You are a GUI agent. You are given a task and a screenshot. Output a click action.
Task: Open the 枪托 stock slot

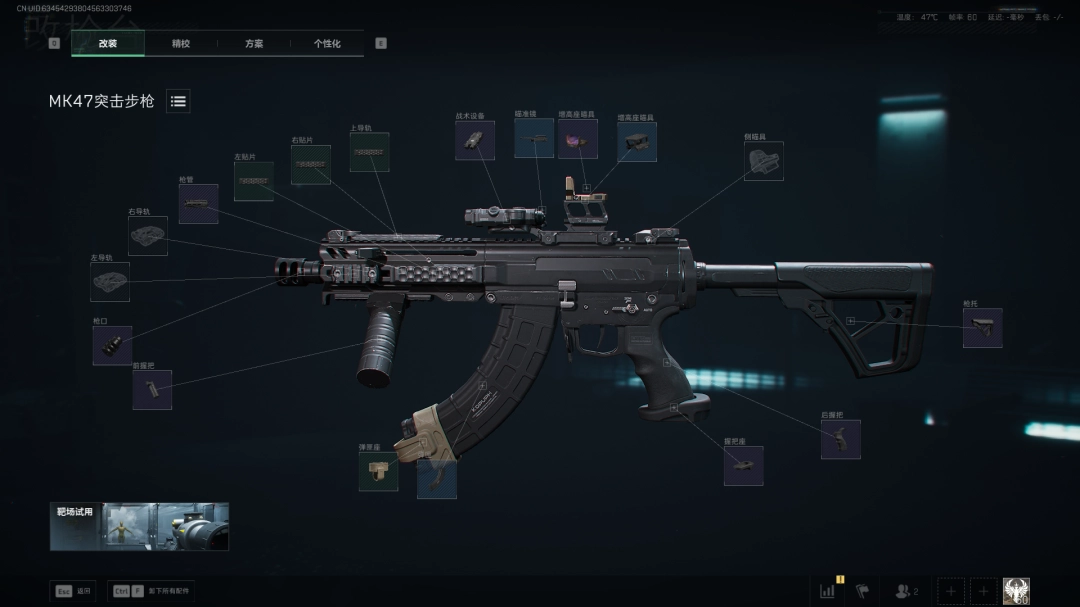(x=982, y=328)
